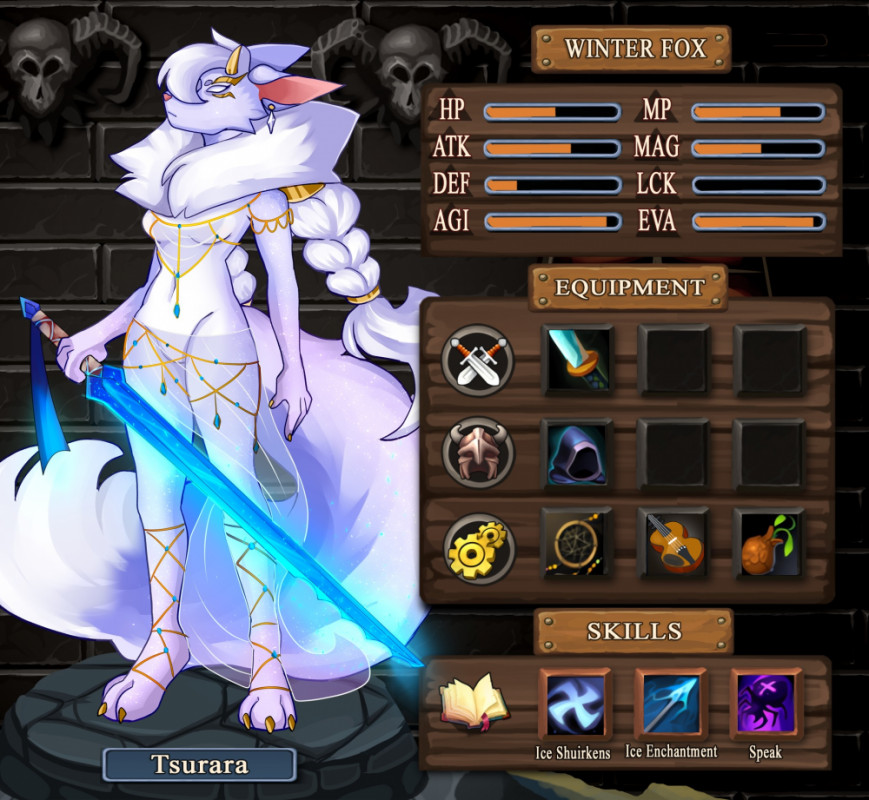
Task: Click the crossed swords weapon category icon
Action: tap(478, 361)
